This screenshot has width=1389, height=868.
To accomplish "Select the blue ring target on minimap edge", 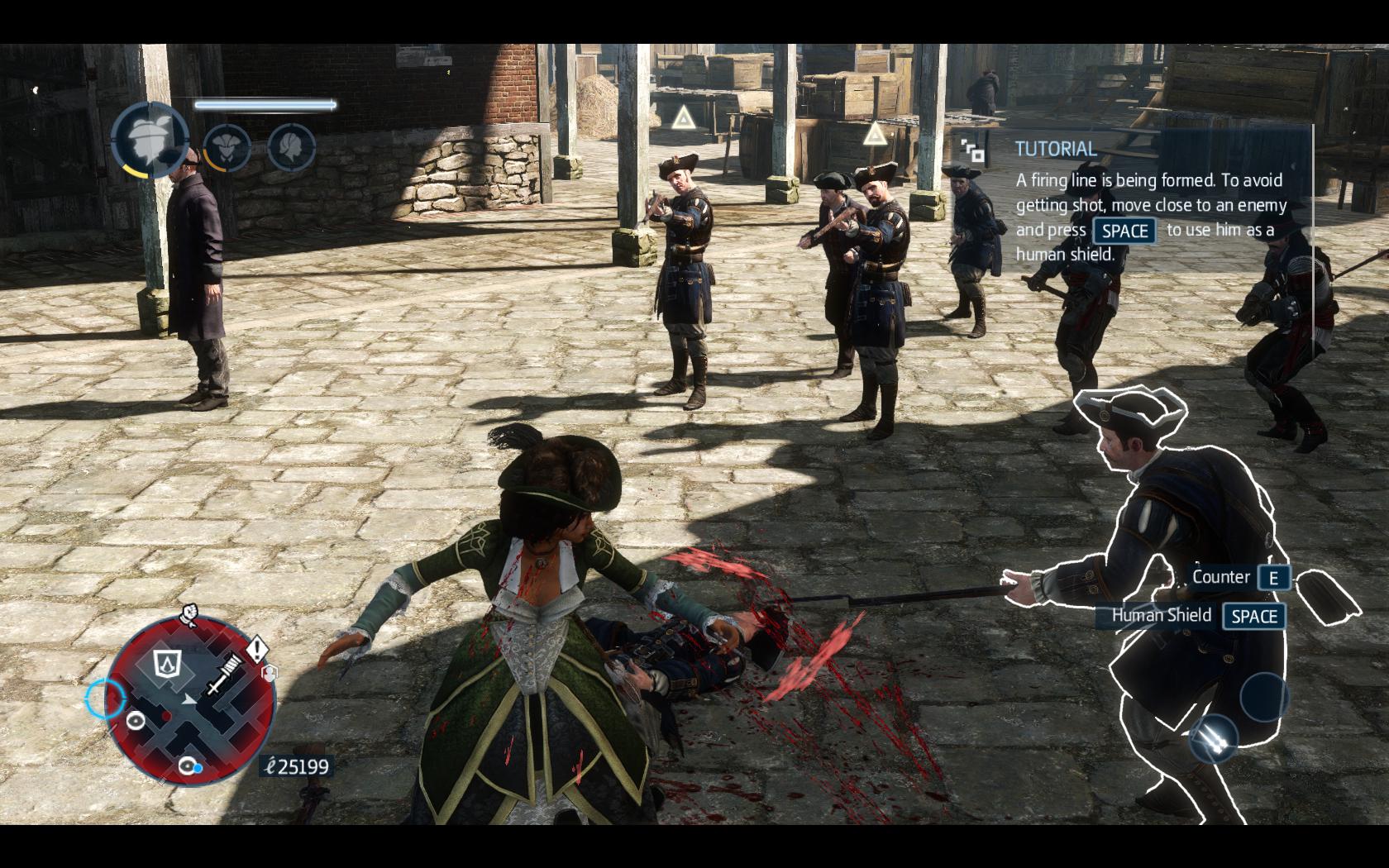I will 105,699.
